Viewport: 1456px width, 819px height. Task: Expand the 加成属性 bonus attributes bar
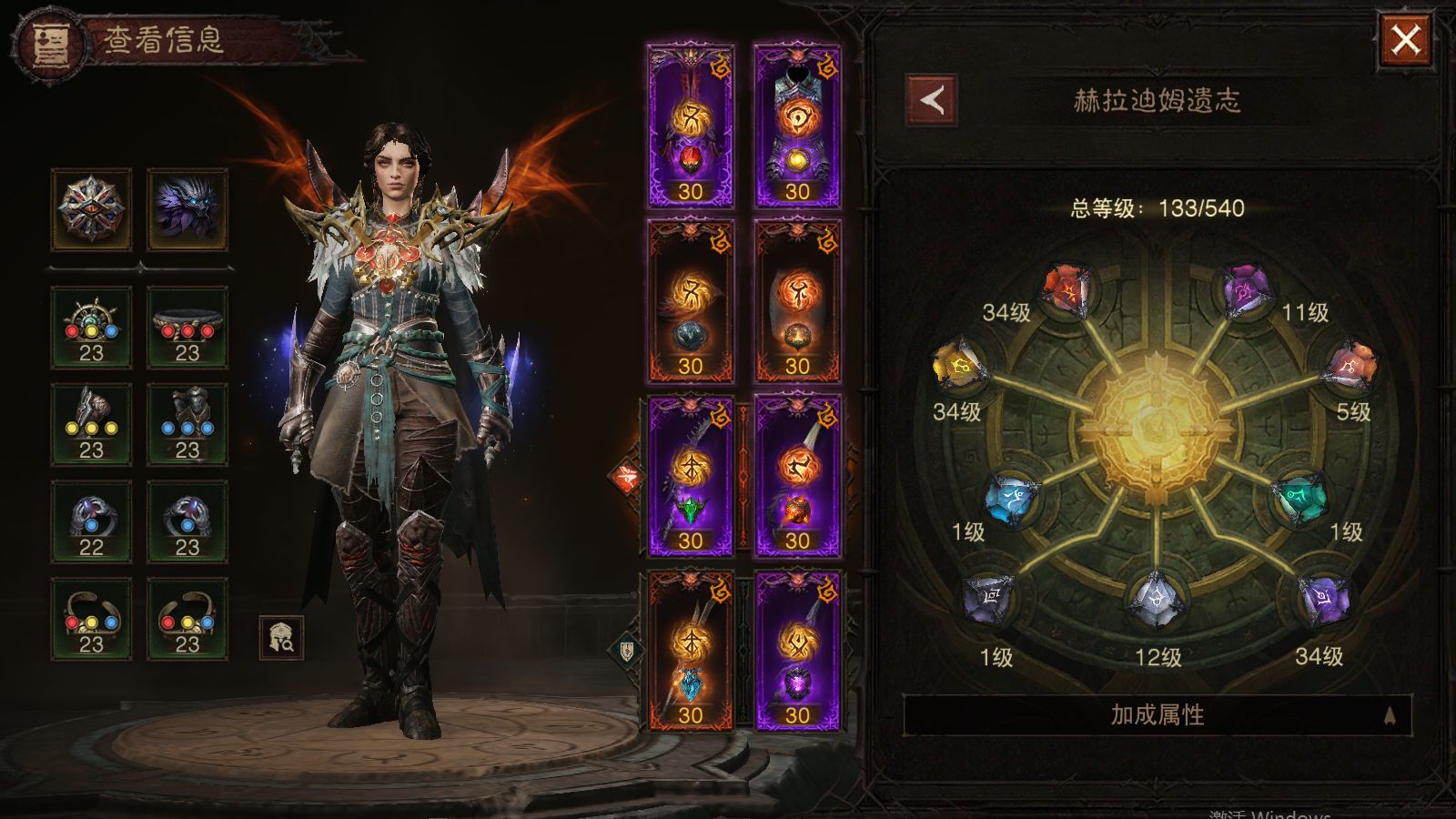point(1157,715)
